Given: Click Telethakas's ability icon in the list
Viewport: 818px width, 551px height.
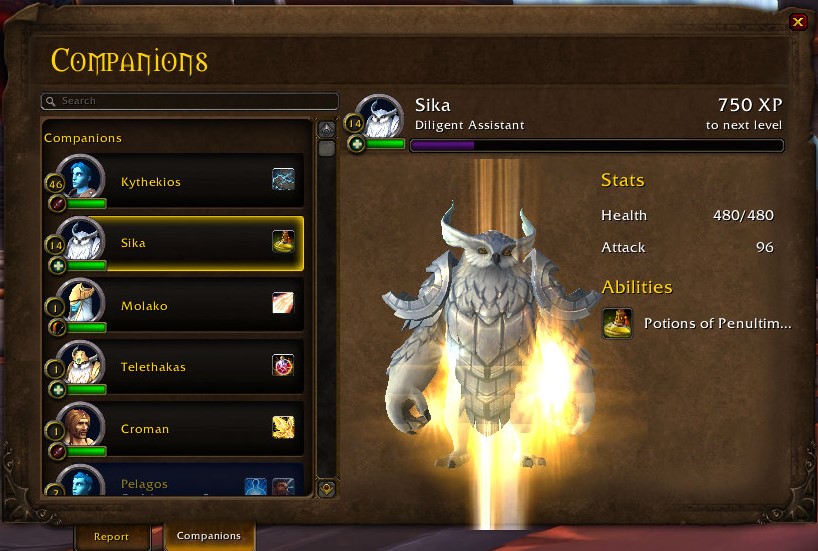Looking at the screenshot, I should [283, 365].
